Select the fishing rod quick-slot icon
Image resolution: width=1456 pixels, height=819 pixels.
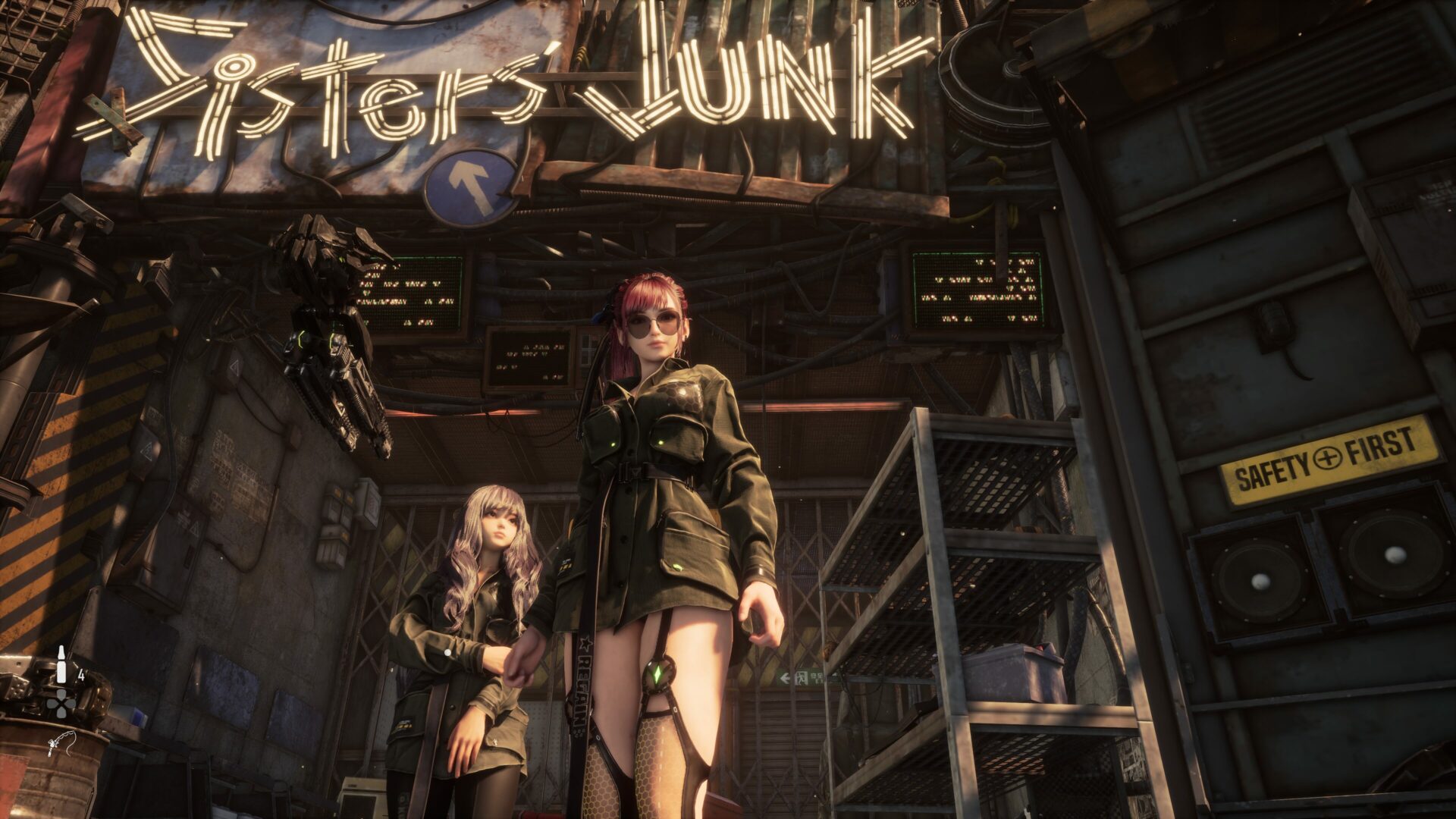click(61, 744)
